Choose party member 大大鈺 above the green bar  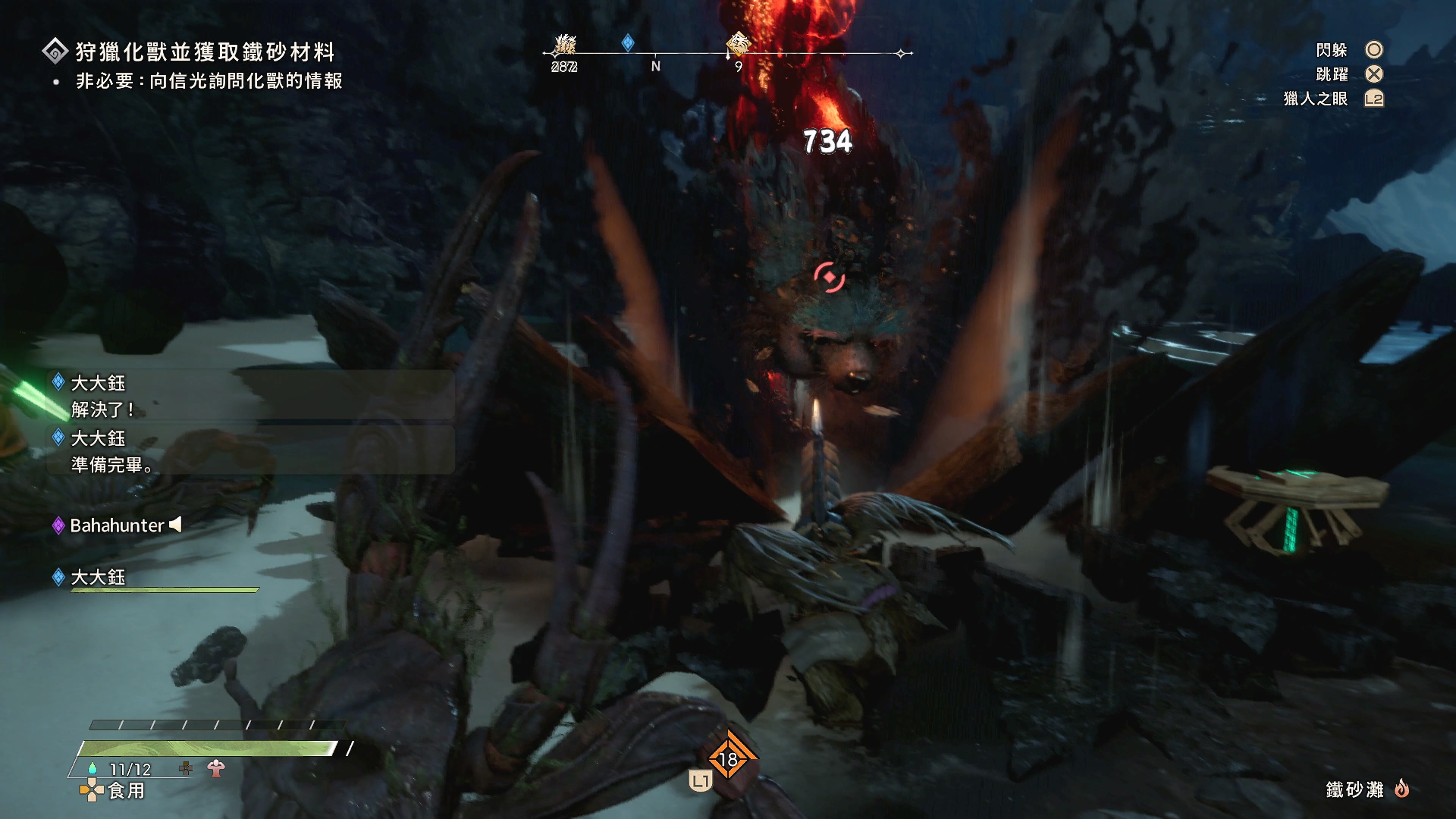[x=98, y=577]
